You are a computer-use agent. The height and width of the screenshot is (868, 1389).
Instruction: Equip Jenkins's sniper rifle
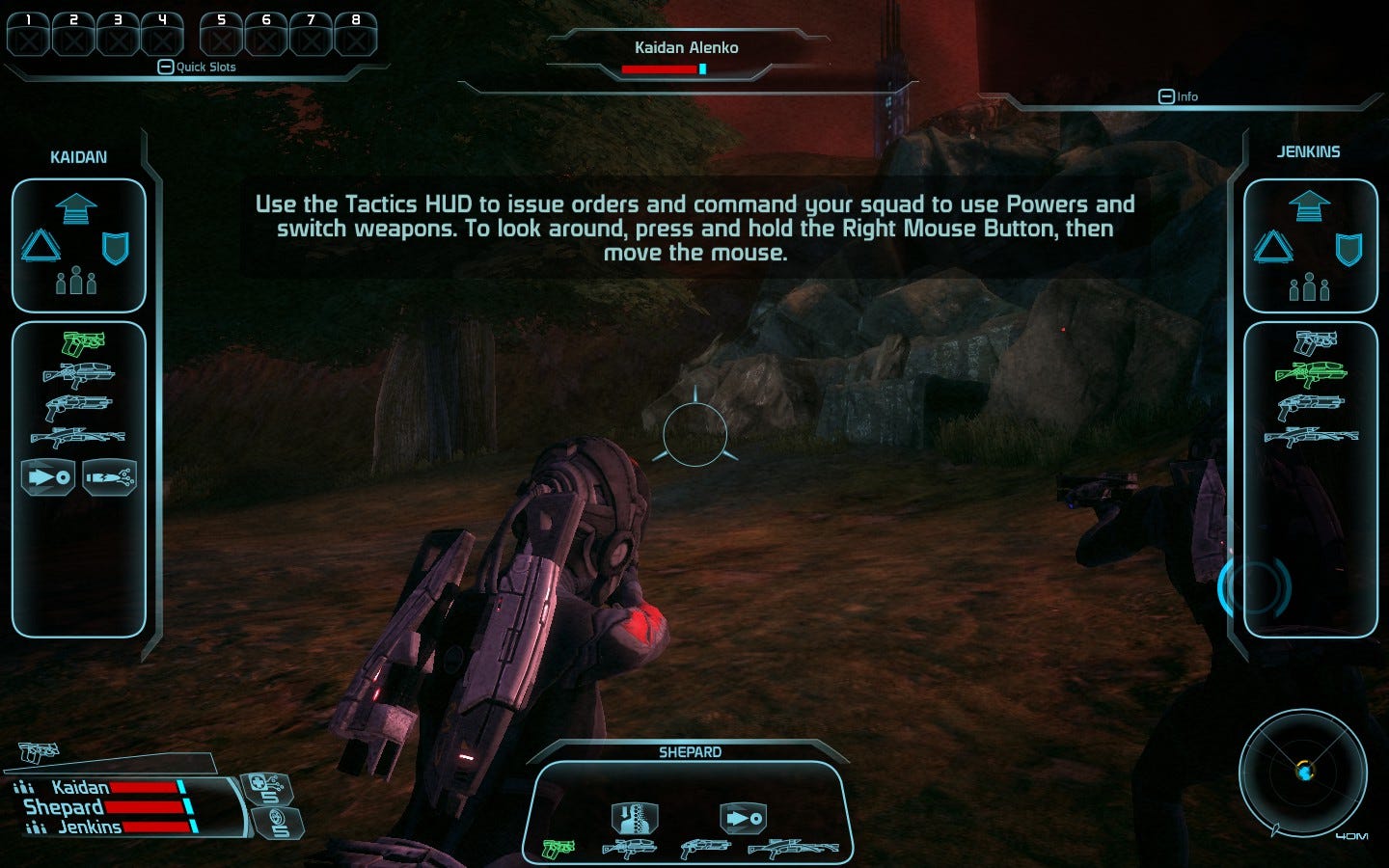tap(1311, 437)
